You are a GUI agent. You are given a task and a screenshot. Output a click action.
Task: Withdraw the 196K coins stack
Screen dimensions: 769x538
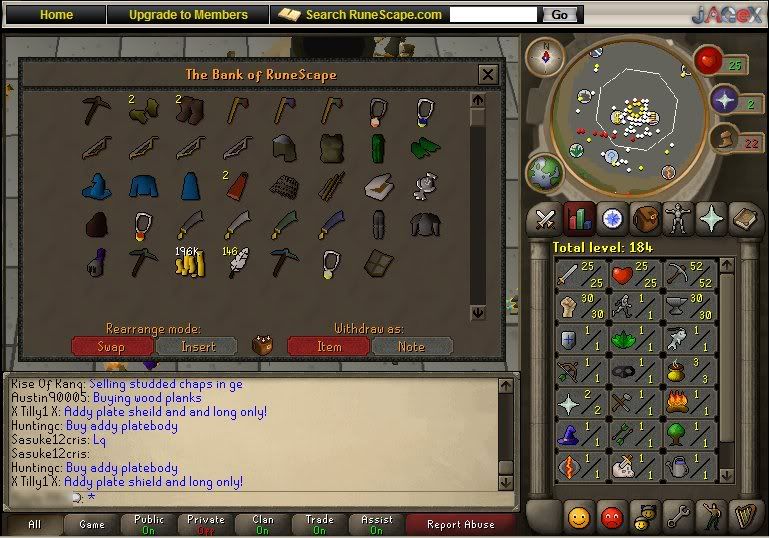click(x=187, y=263)
